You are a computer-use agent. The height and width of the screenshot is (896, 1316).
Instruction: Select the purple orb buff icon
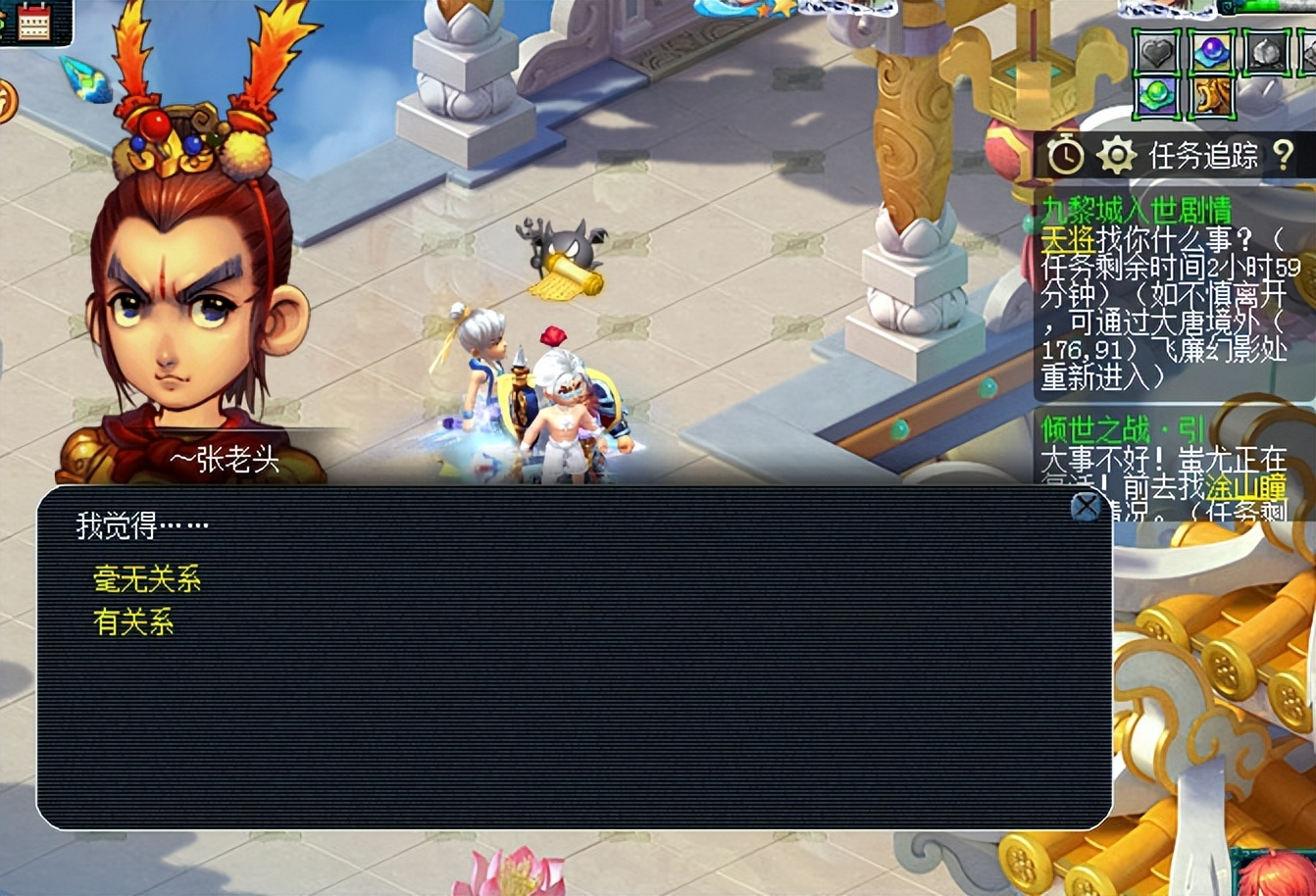[1212, 52]
